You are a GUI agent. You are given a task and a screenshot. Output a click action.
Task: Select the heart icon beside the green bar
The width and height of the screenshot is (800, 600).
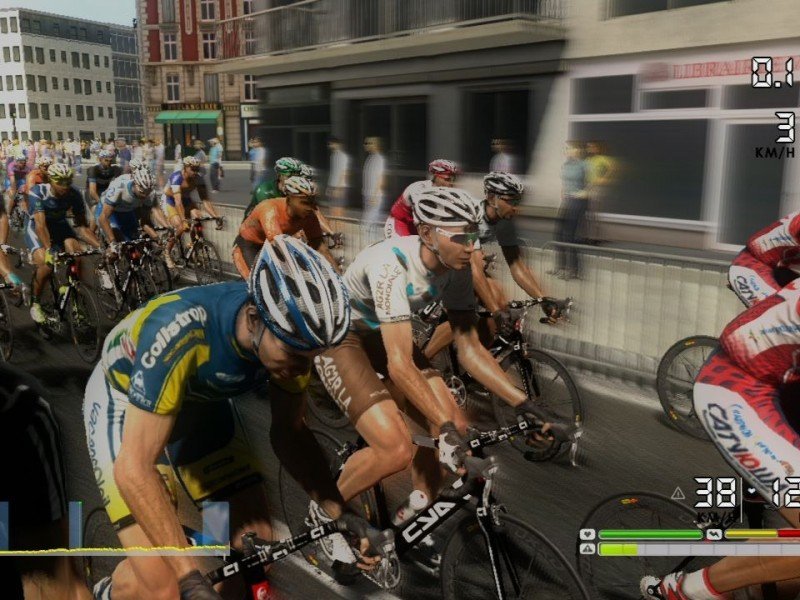[587, 534]
